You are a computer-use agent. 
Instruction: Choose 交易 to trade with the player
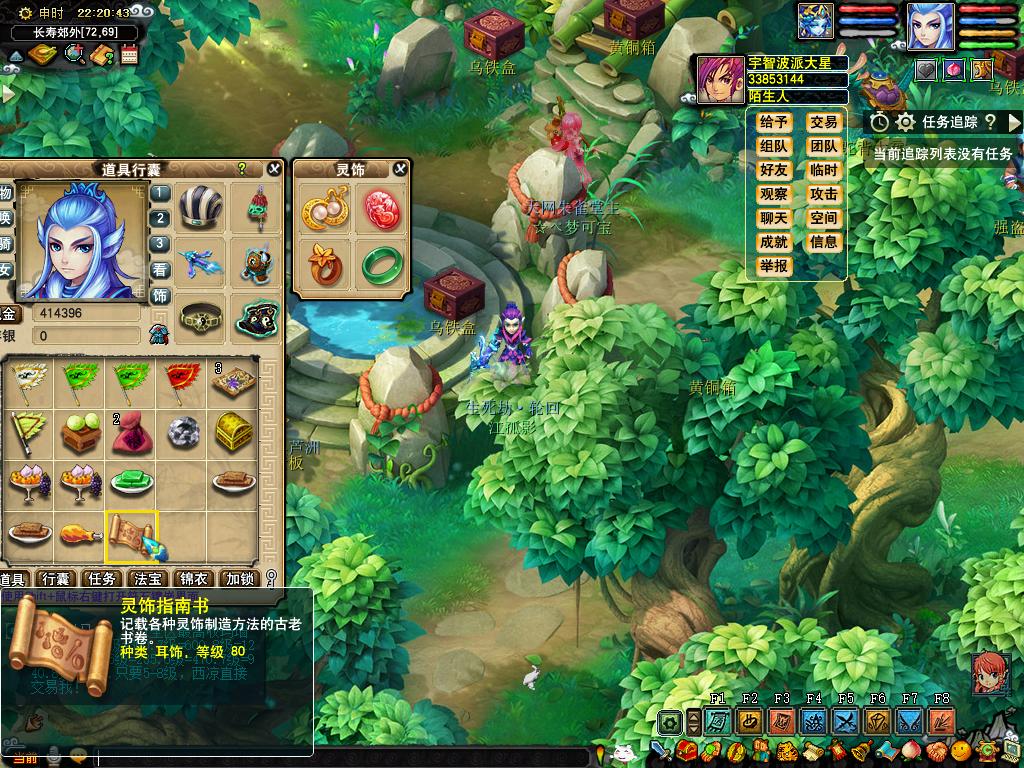click(824, 122)
